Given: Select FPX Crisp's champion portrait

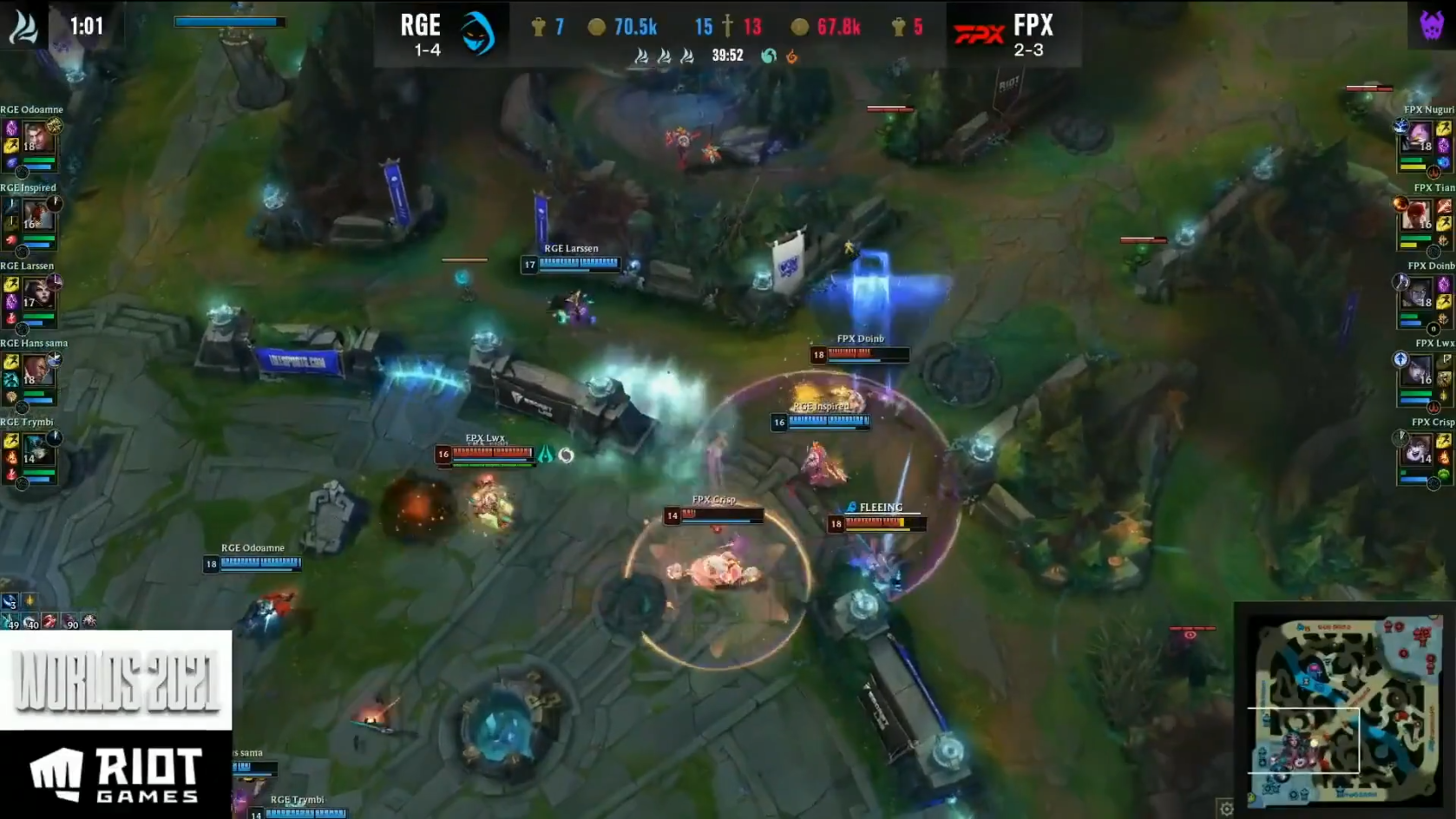Looking at the screenshot, I should coord(1419,449).
